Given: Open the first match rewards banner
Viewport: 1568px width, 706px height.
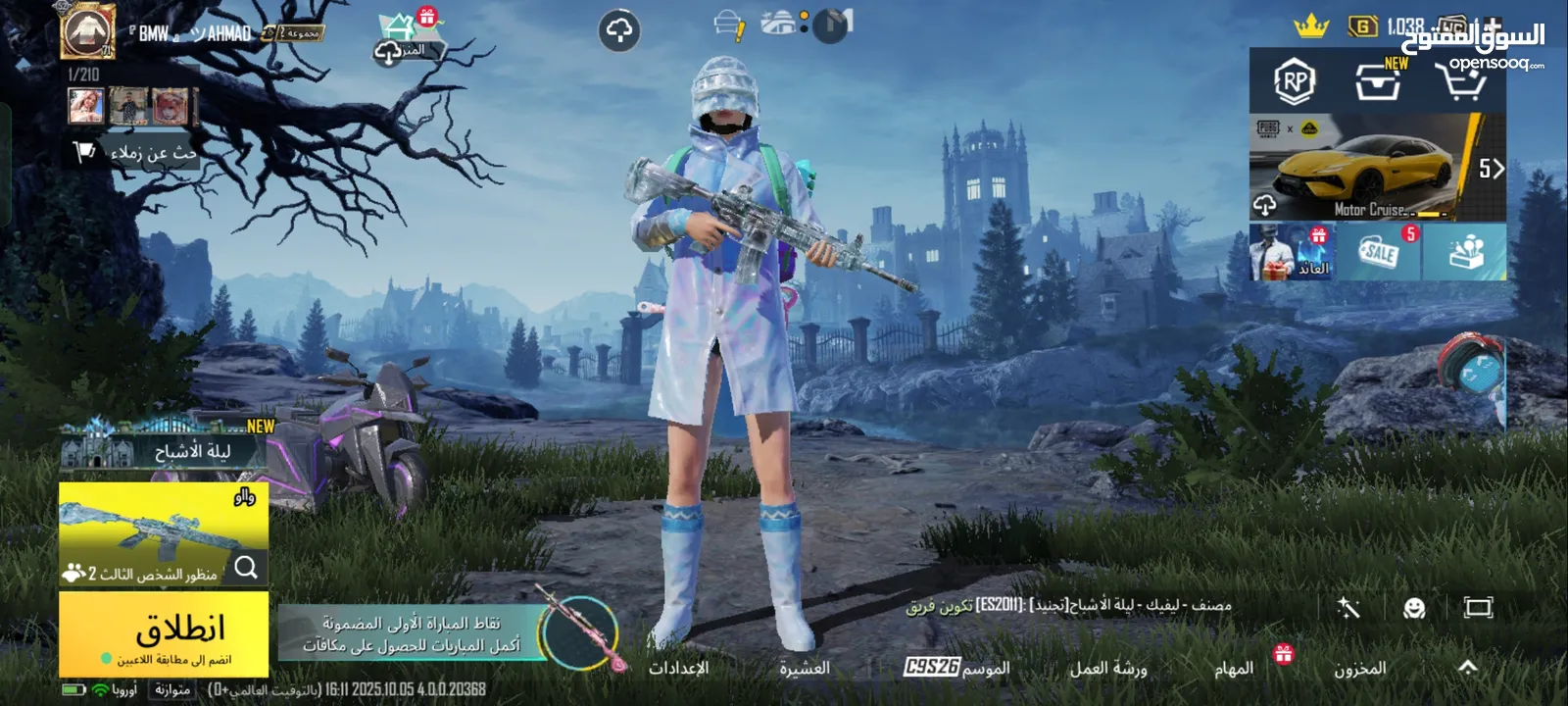Looking at the screenshot, I should (412, 633).
